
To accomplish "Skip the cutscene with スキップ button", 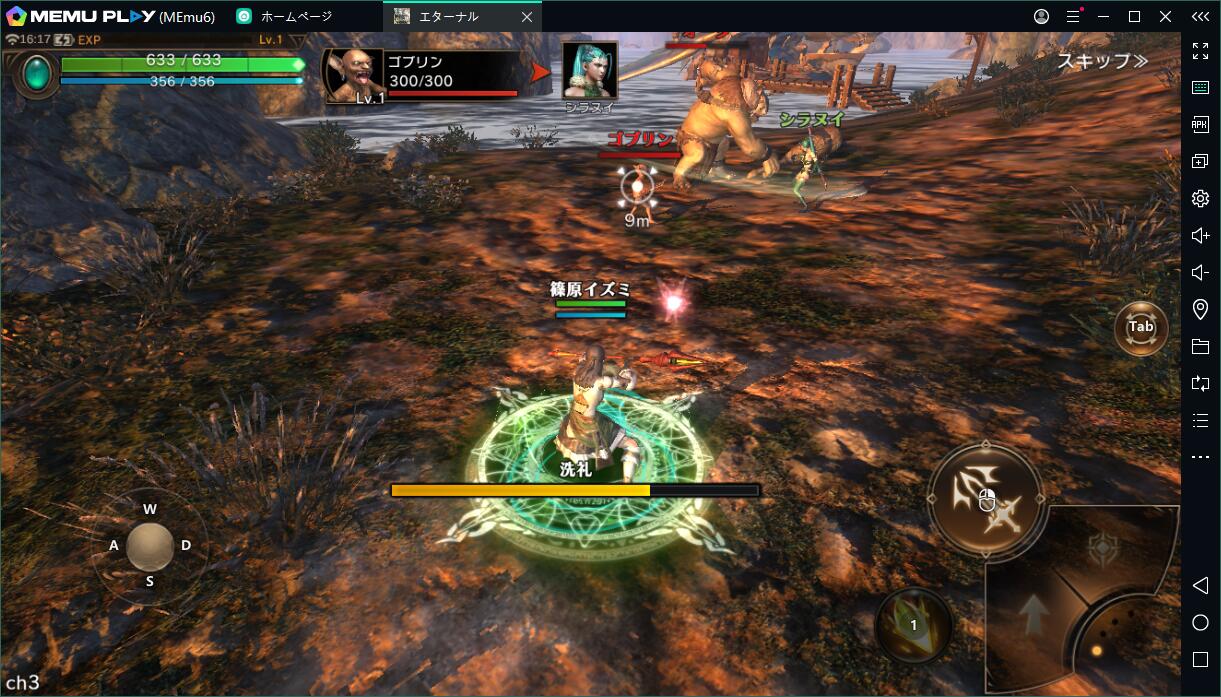I will [1102, 61].
